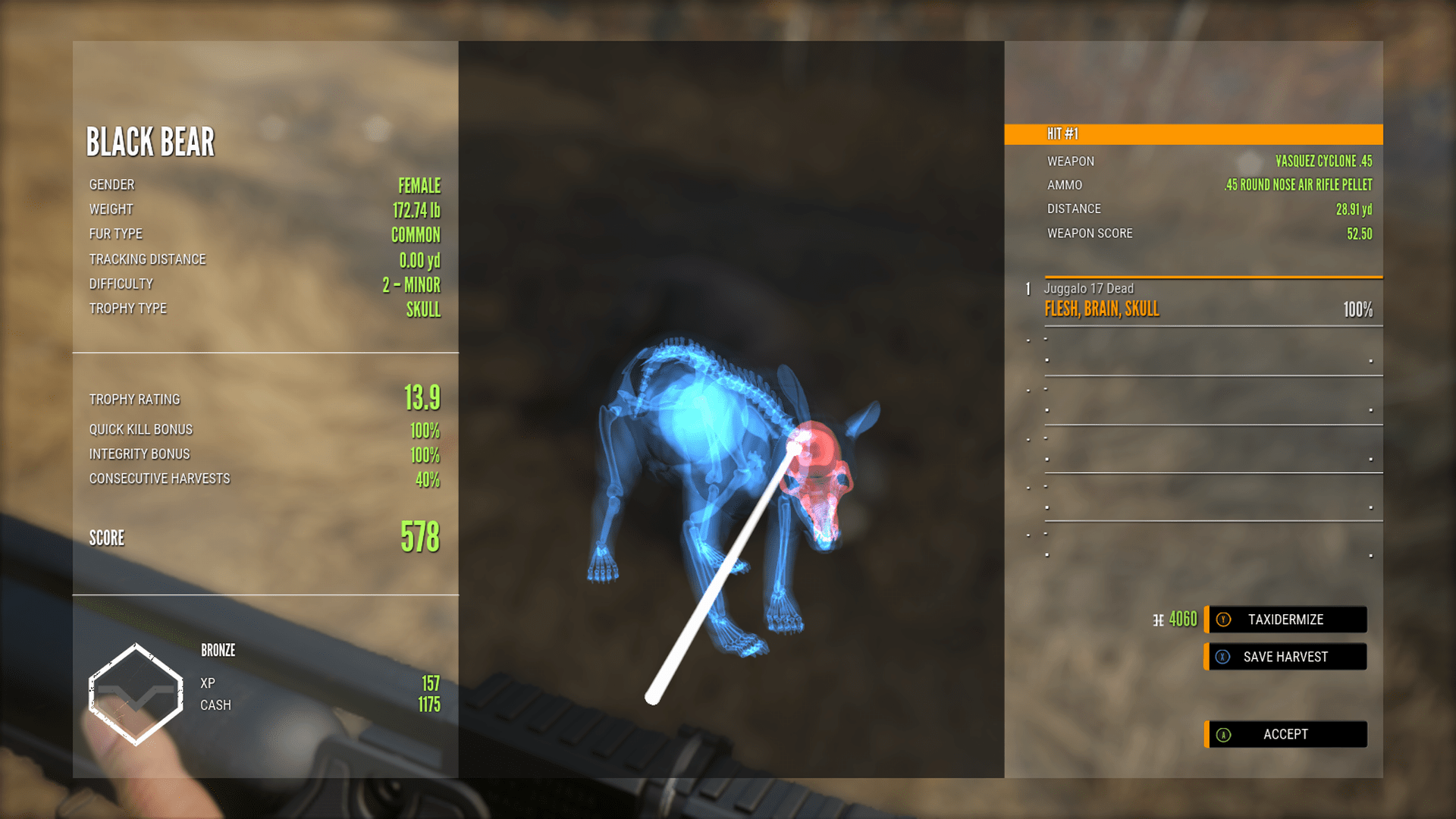Click the Taxidermize button
The width and height of the screenshot is (1456, 819).
pyautogui.click(x=1285, y=620)
